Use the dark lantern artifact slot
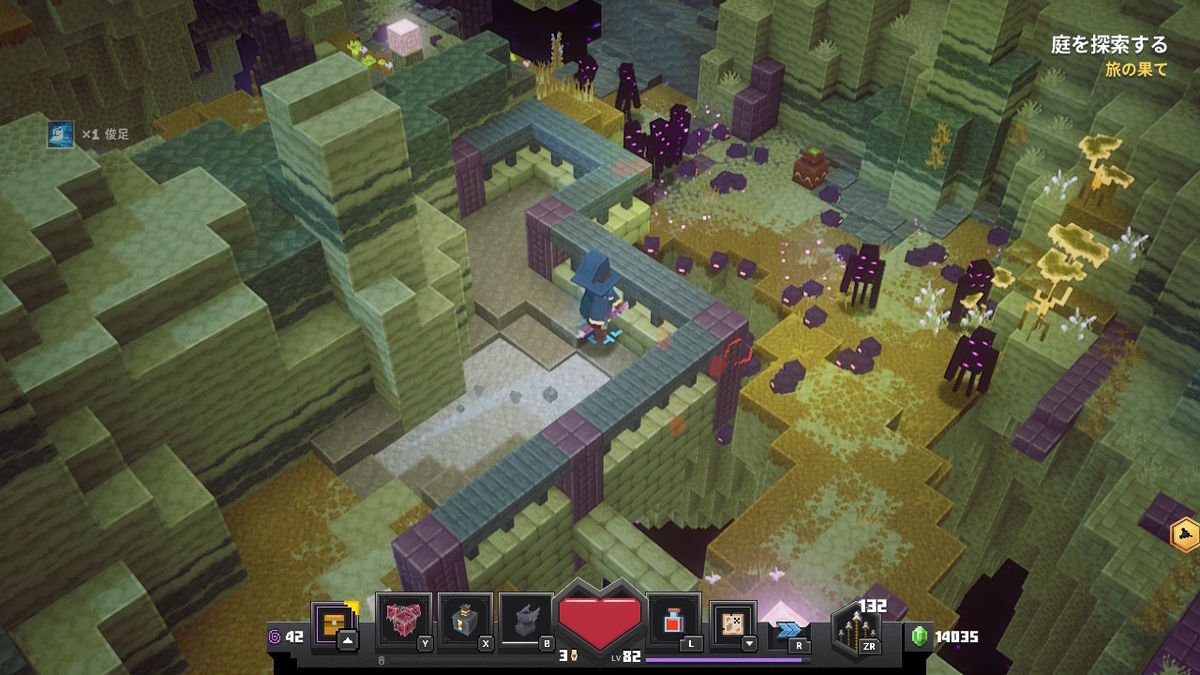1200x675 pixels. pyautogui.click(x=464, y=621)
